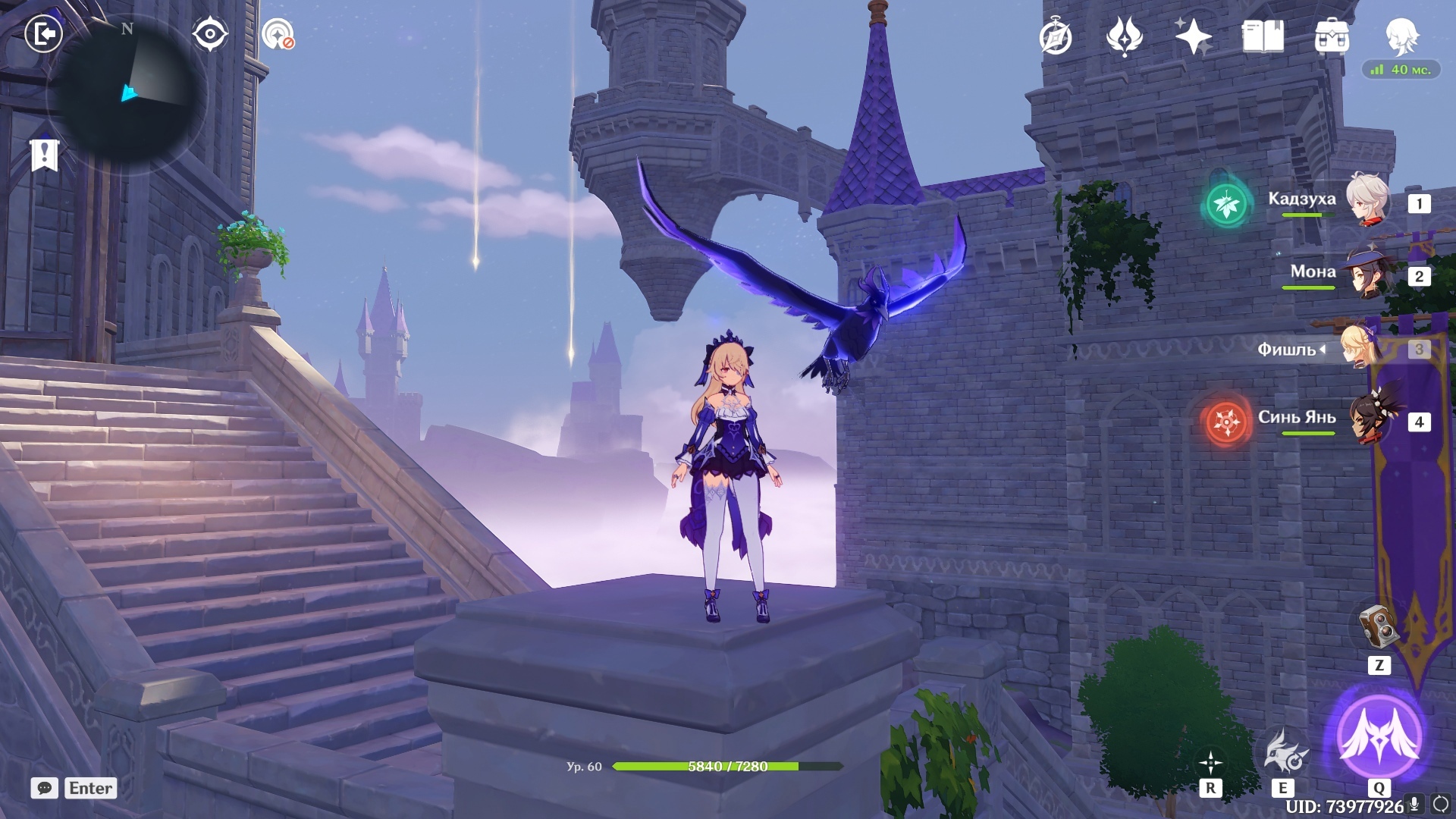The height and width of the screenshot is (819, 1456).
Task: Open the compass adventure icon
Action: point(1056,36)
